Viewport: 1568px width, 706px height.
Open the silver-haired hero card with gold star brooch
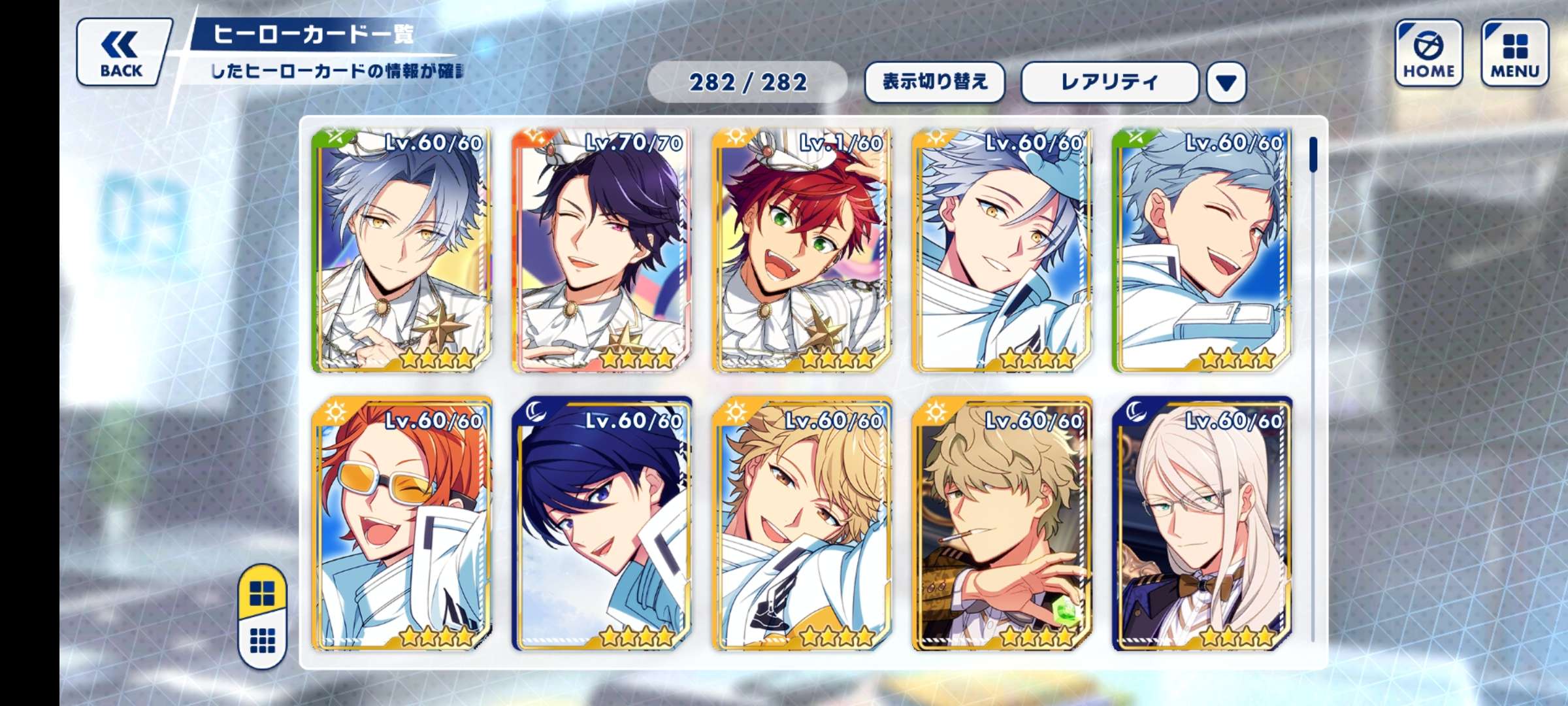(x=402, y=252)
